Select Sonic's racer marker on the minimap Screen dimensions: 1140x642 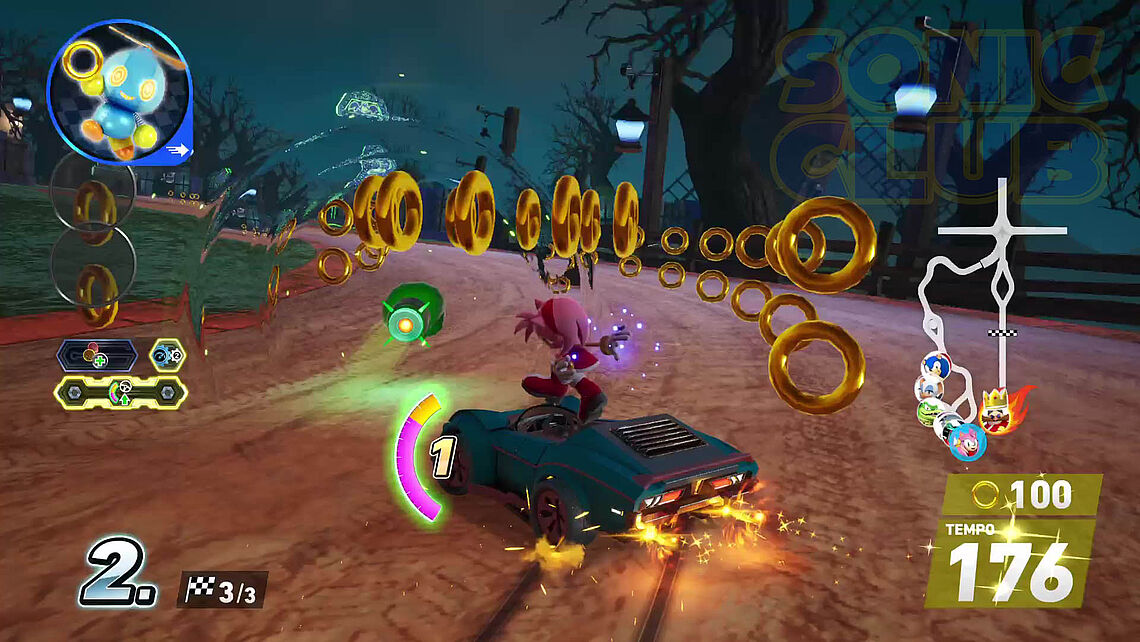933,366
